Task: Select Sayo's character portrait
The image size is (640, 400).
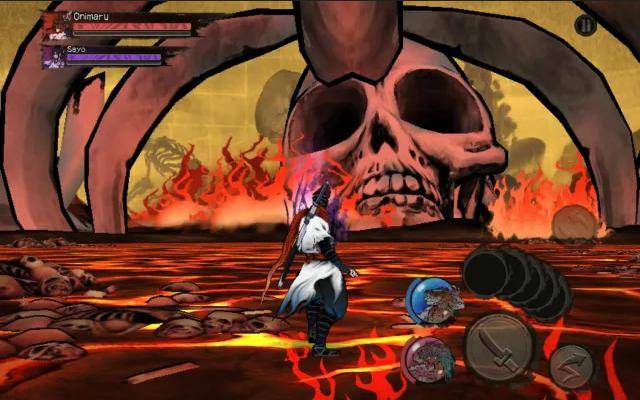Action: pos(52,56)
